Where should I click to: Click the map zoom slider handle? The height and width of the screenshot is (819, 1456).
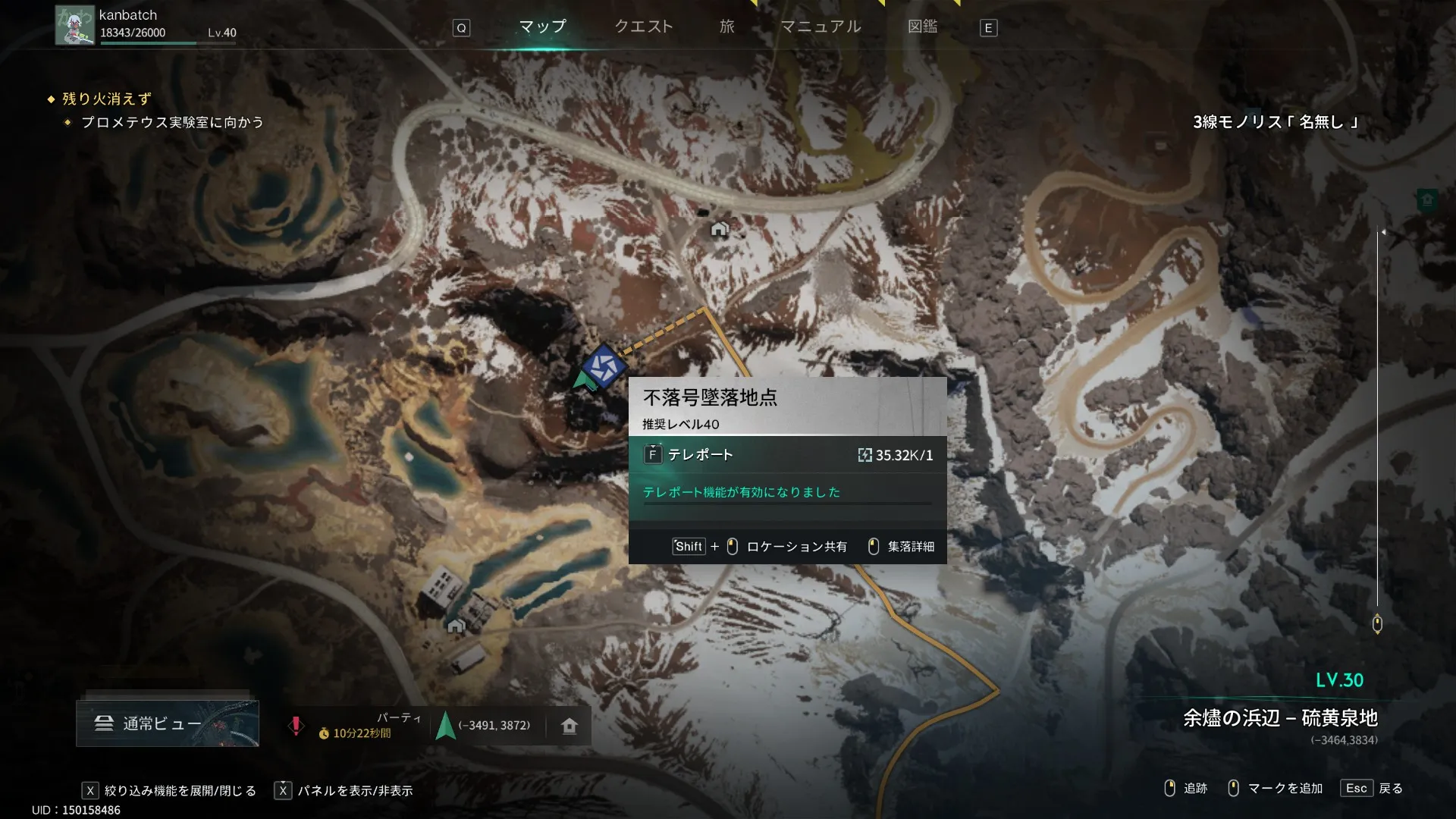point(1377,624)
